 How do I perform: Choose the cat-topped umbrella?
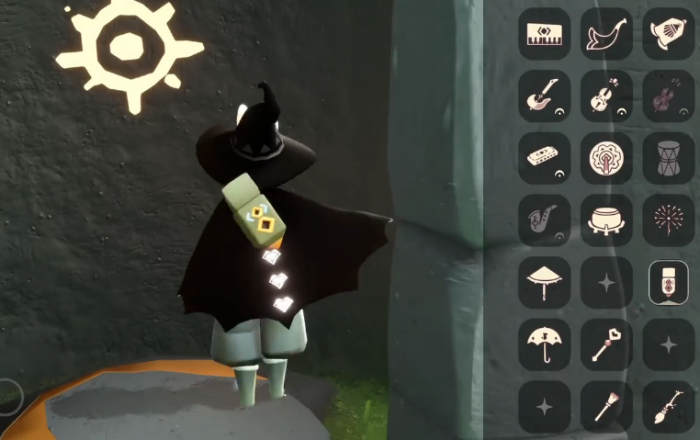[x=544, y=345]
